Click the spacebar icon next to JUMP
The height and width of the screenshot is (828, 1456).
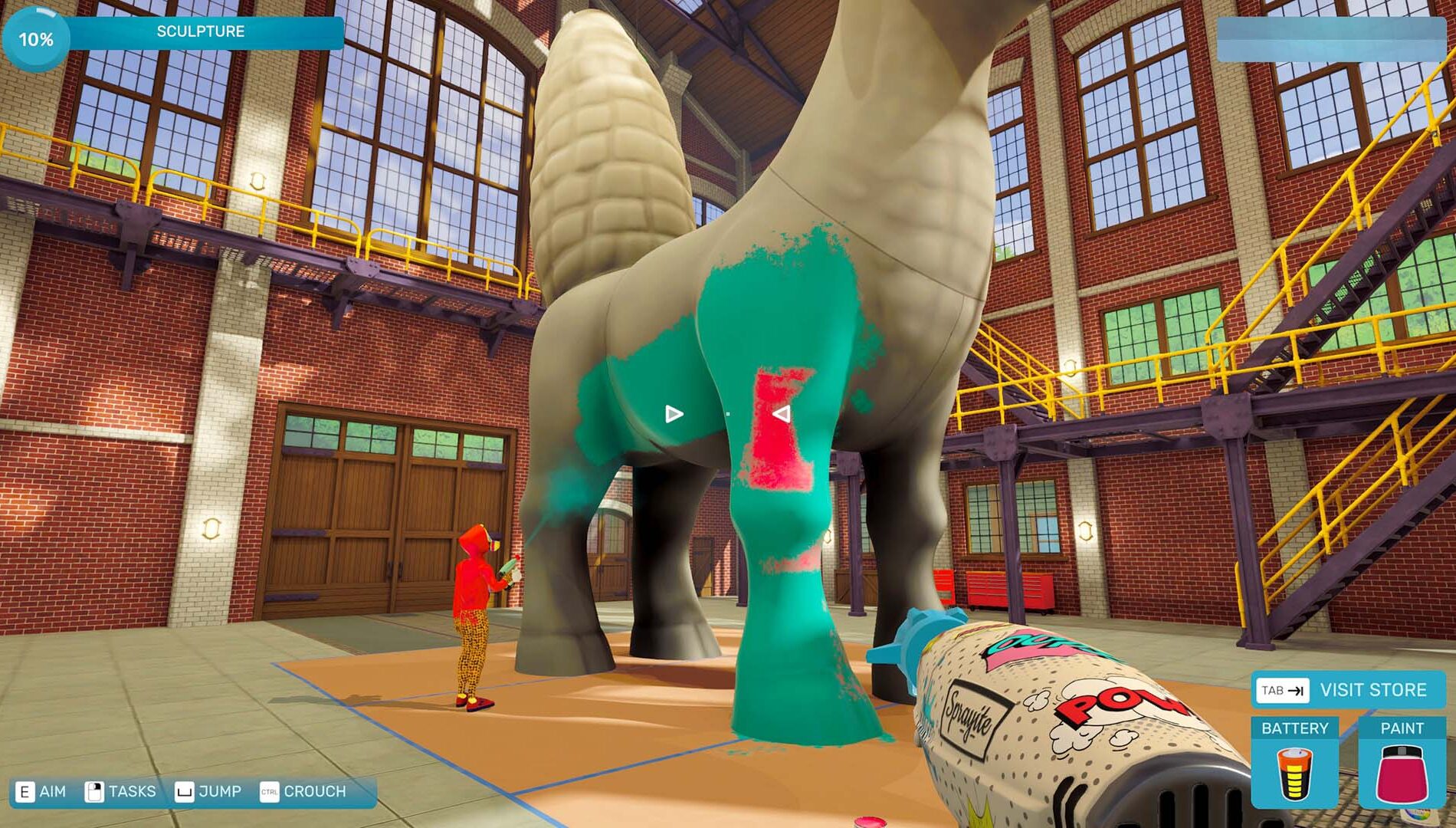pyautogui.click(x=186, y=790)
